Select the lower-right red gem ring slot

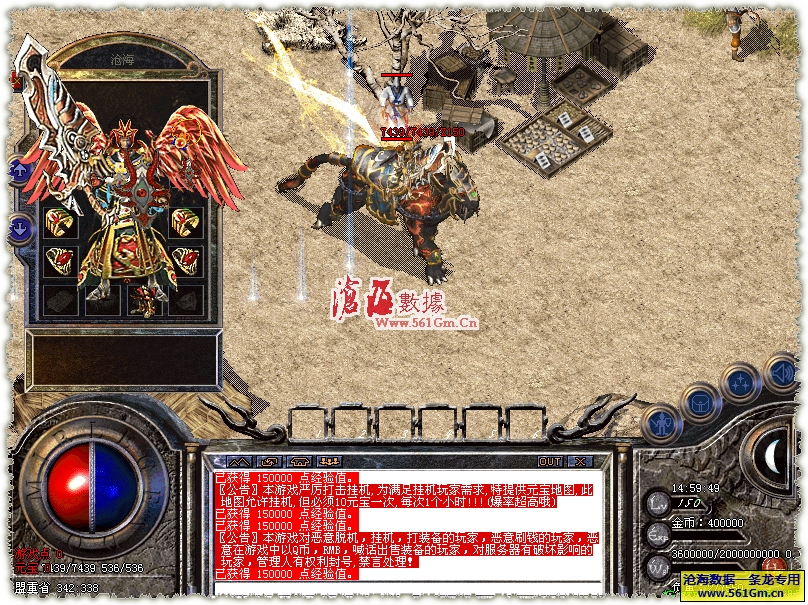coord(185,261)
